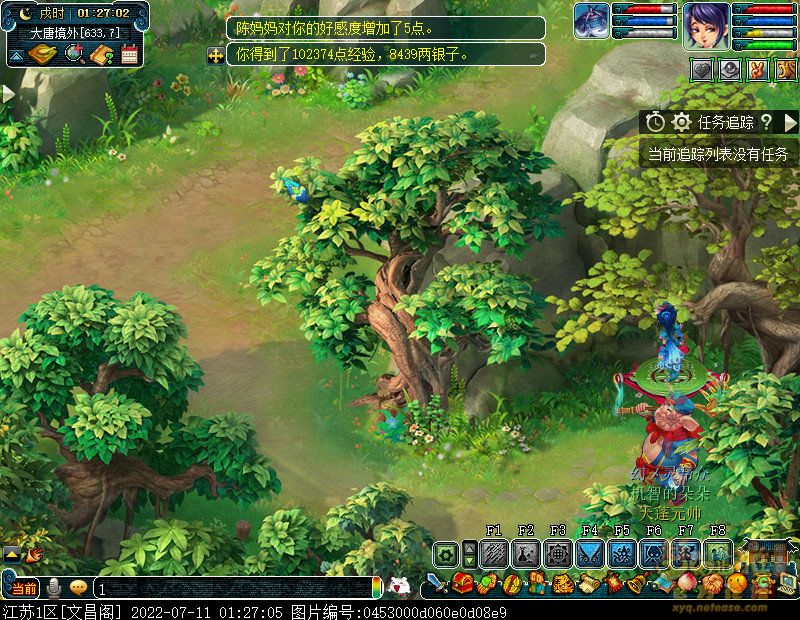Click the sword attack icon in bottom bar
The width and height of the screenshot is (800, 620).
coord(436,583)
